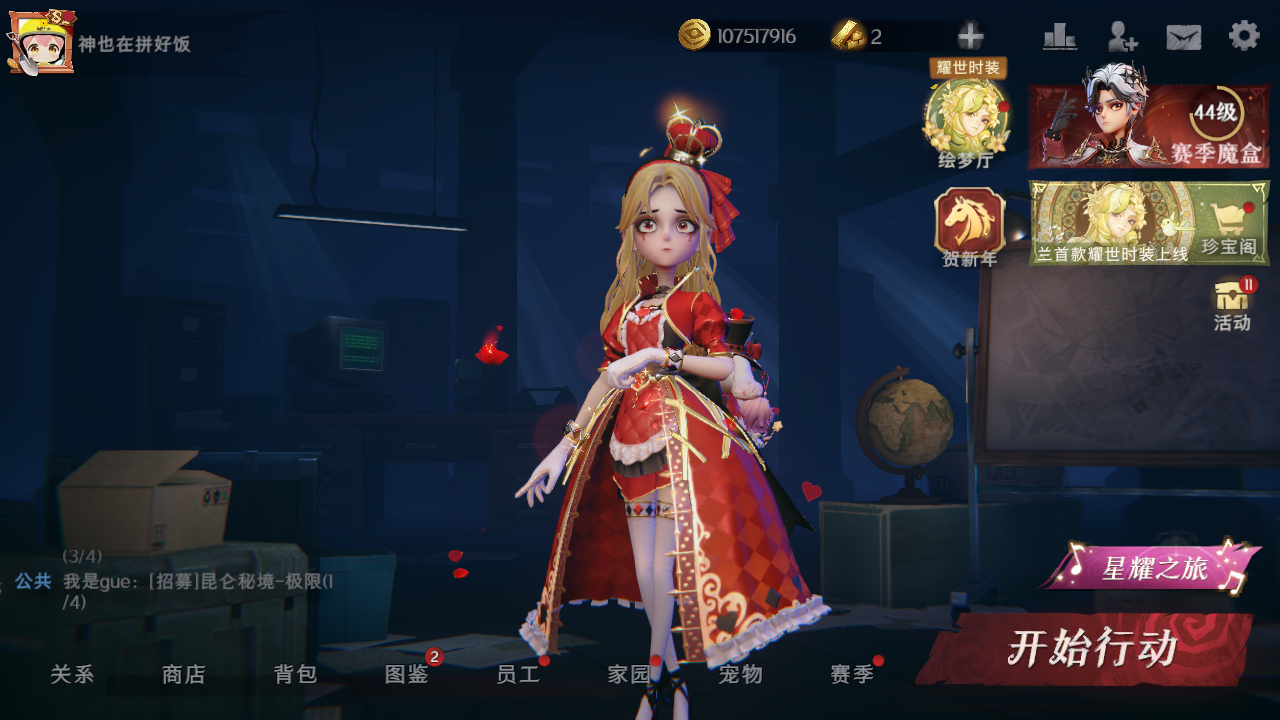Image resolution: width=1280 pixels, height=720 pixels.
Task: Open the 赛季魔盒 season box banner
Action: pyautogui.click(x=1148, y=127)
